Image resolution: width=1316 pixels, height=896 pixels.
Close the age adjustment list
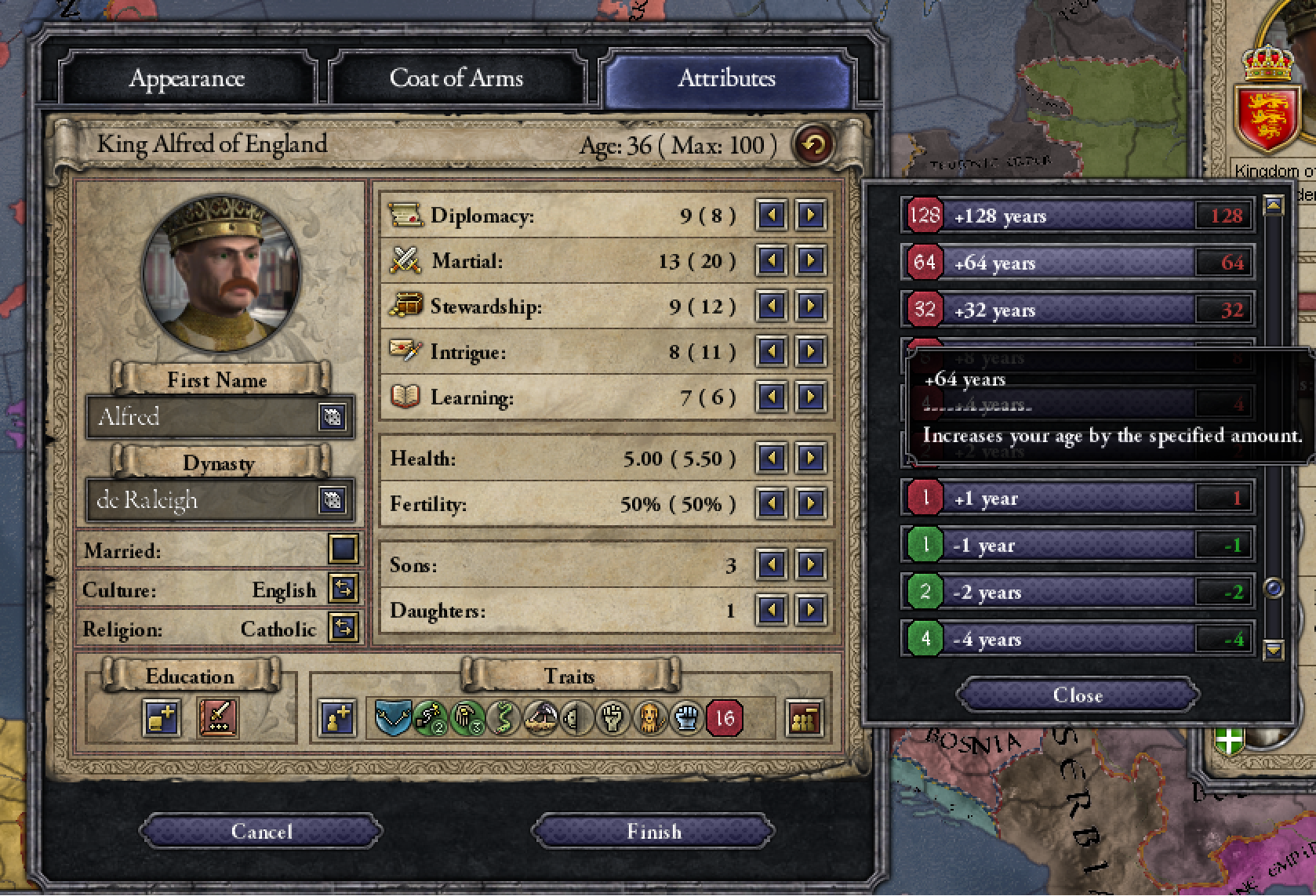1078,695
